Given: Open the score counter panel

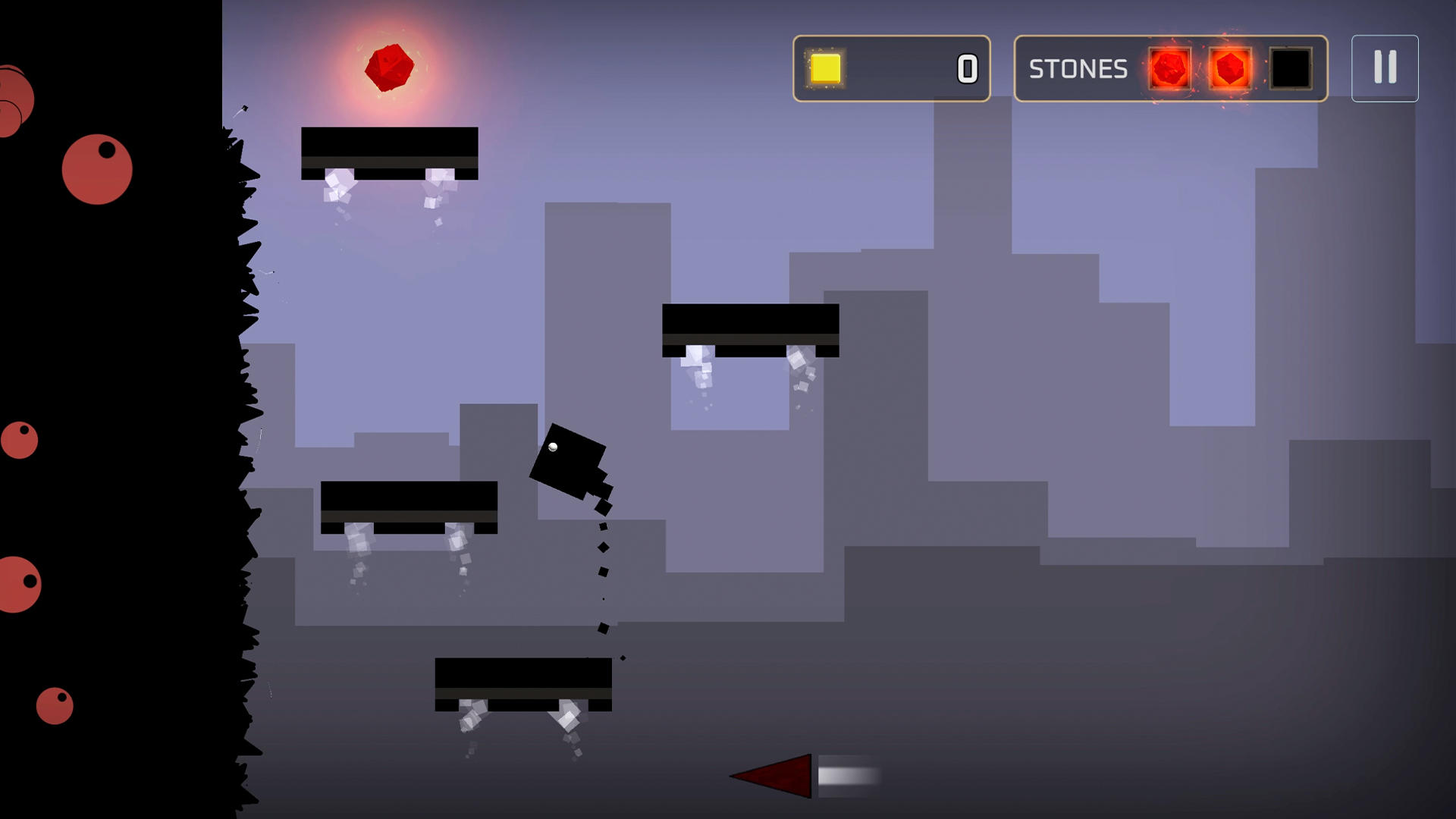Looking at the screenshot, I should point(891,69).
